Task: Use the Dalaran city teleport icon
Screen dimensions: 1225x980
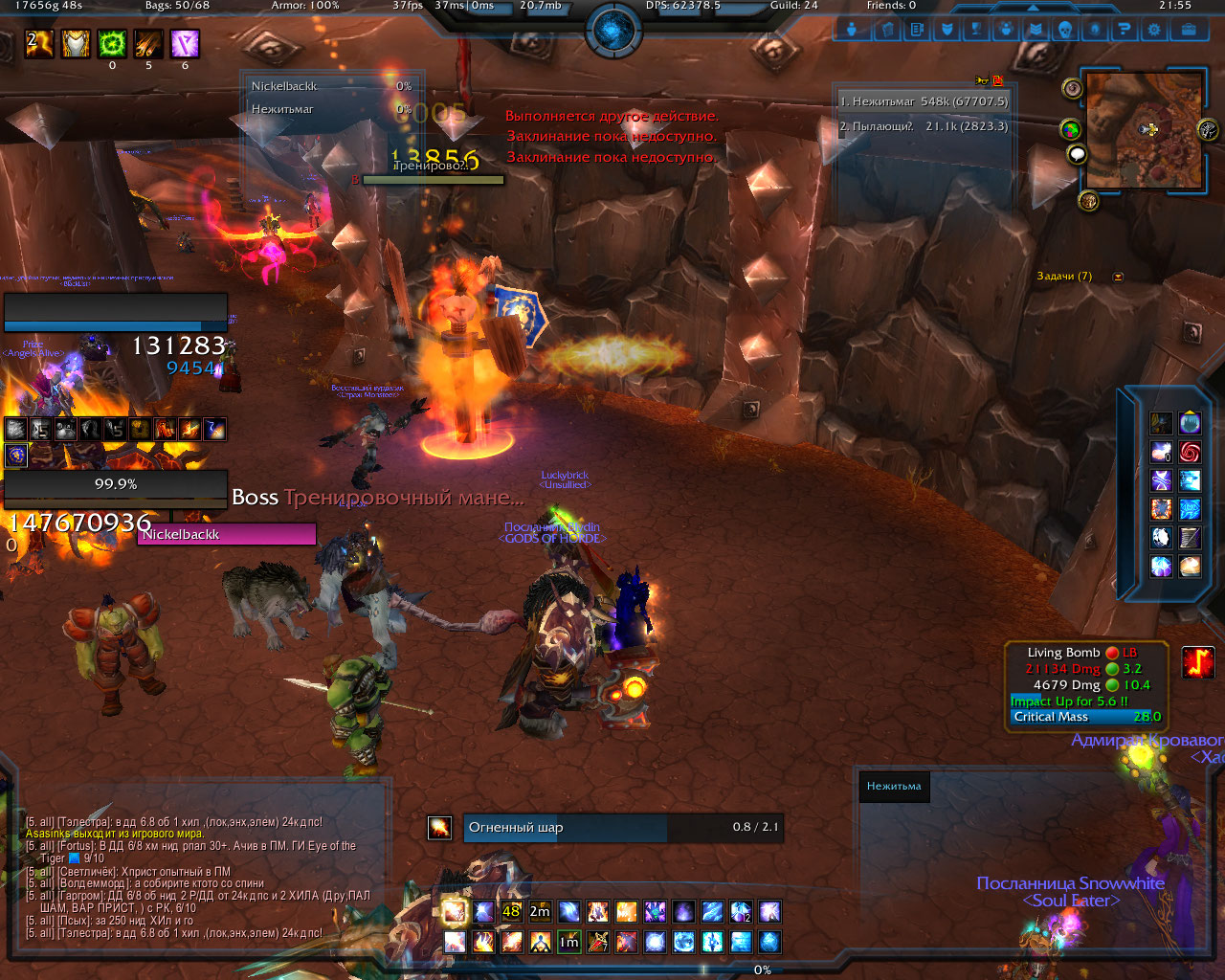Action: coord(1190,423)
